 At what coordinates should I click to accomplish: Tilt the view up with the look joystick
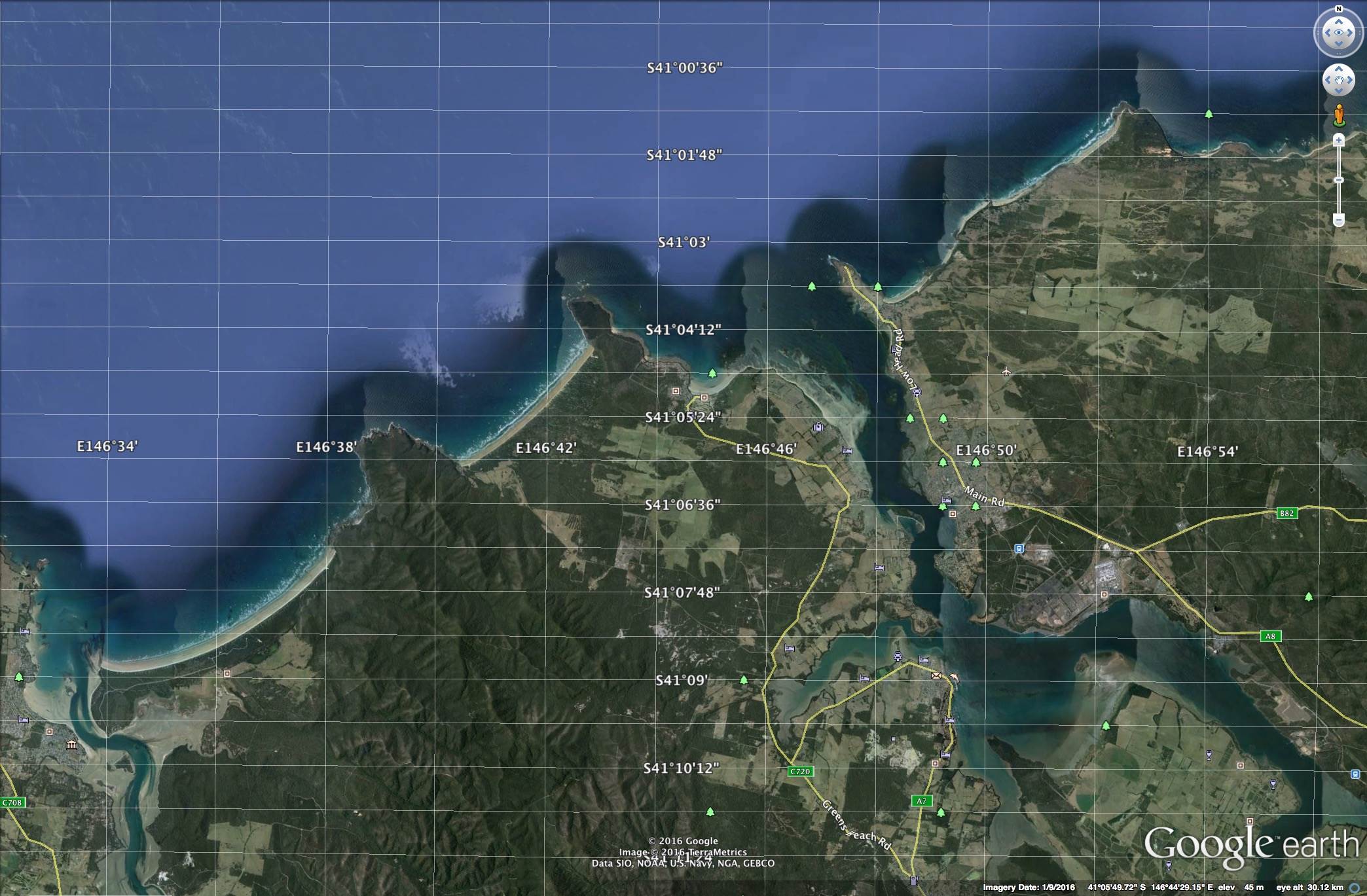(1339, 22)
